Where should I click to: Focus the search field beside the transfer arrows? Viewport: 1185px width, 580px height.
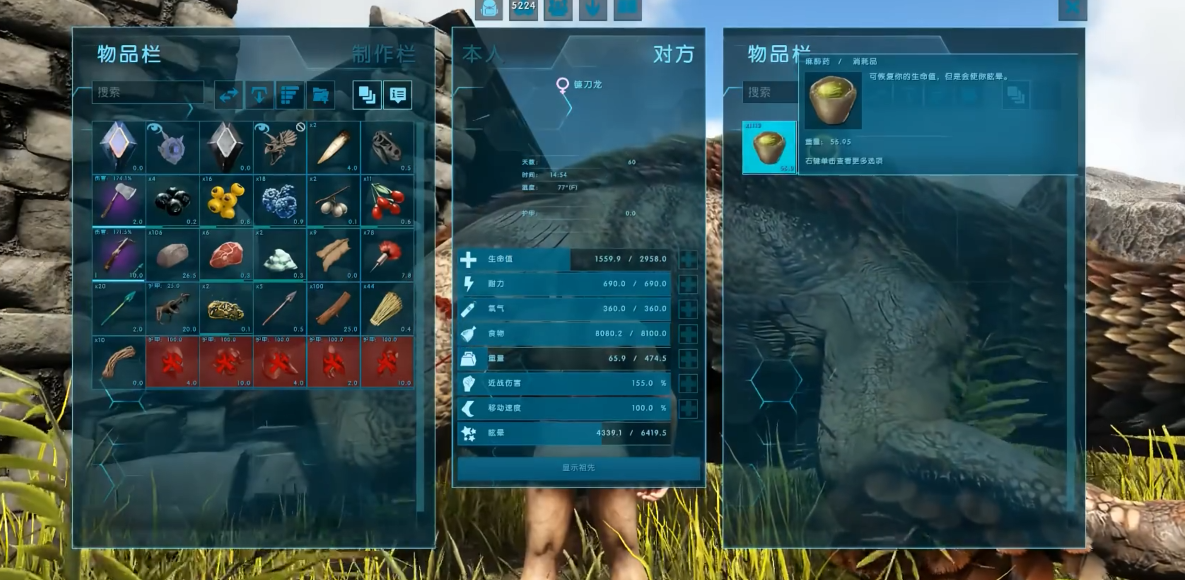coord(147,92)
